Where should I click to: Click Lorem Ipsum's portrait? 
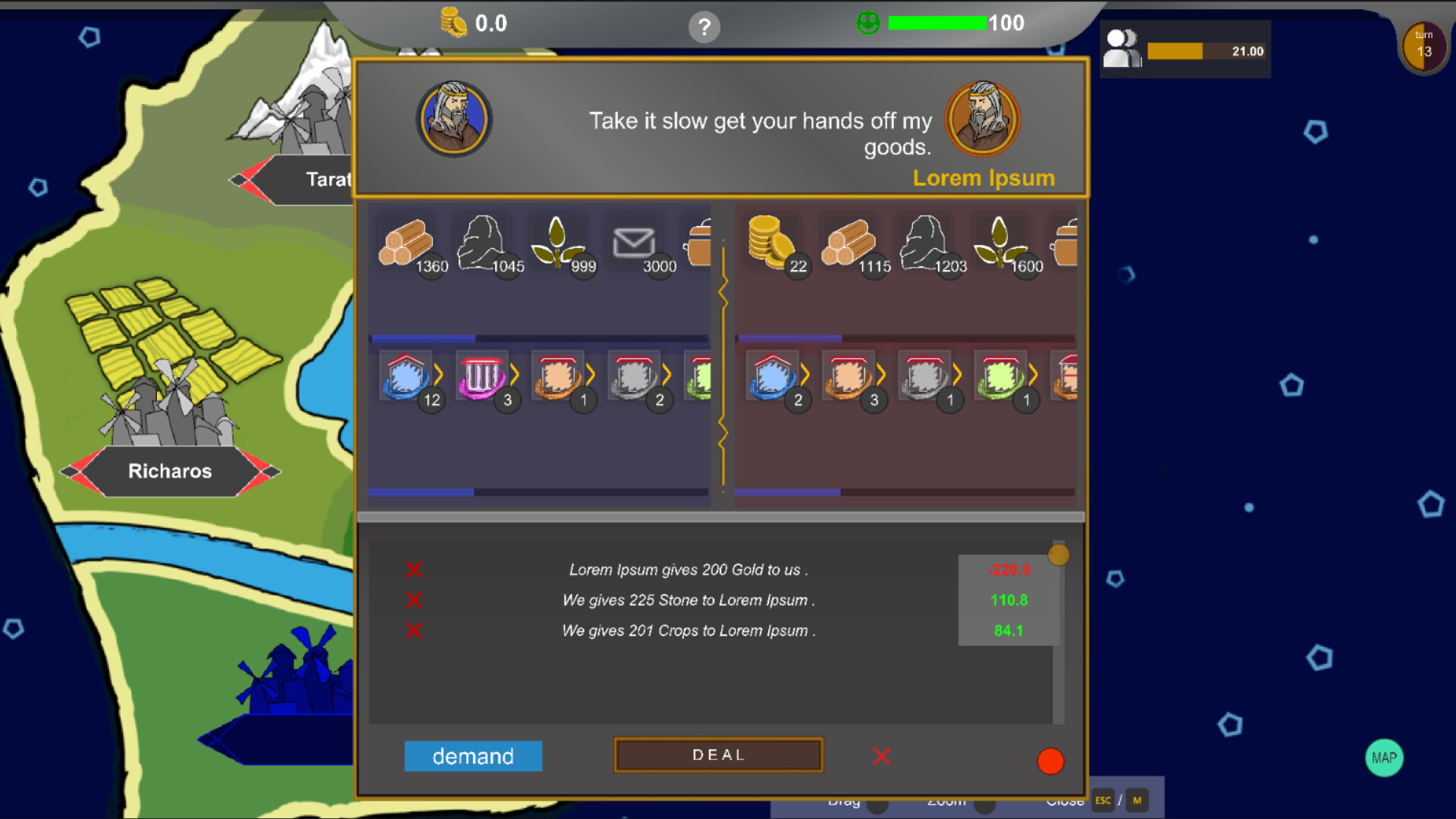tap(982, 119)
